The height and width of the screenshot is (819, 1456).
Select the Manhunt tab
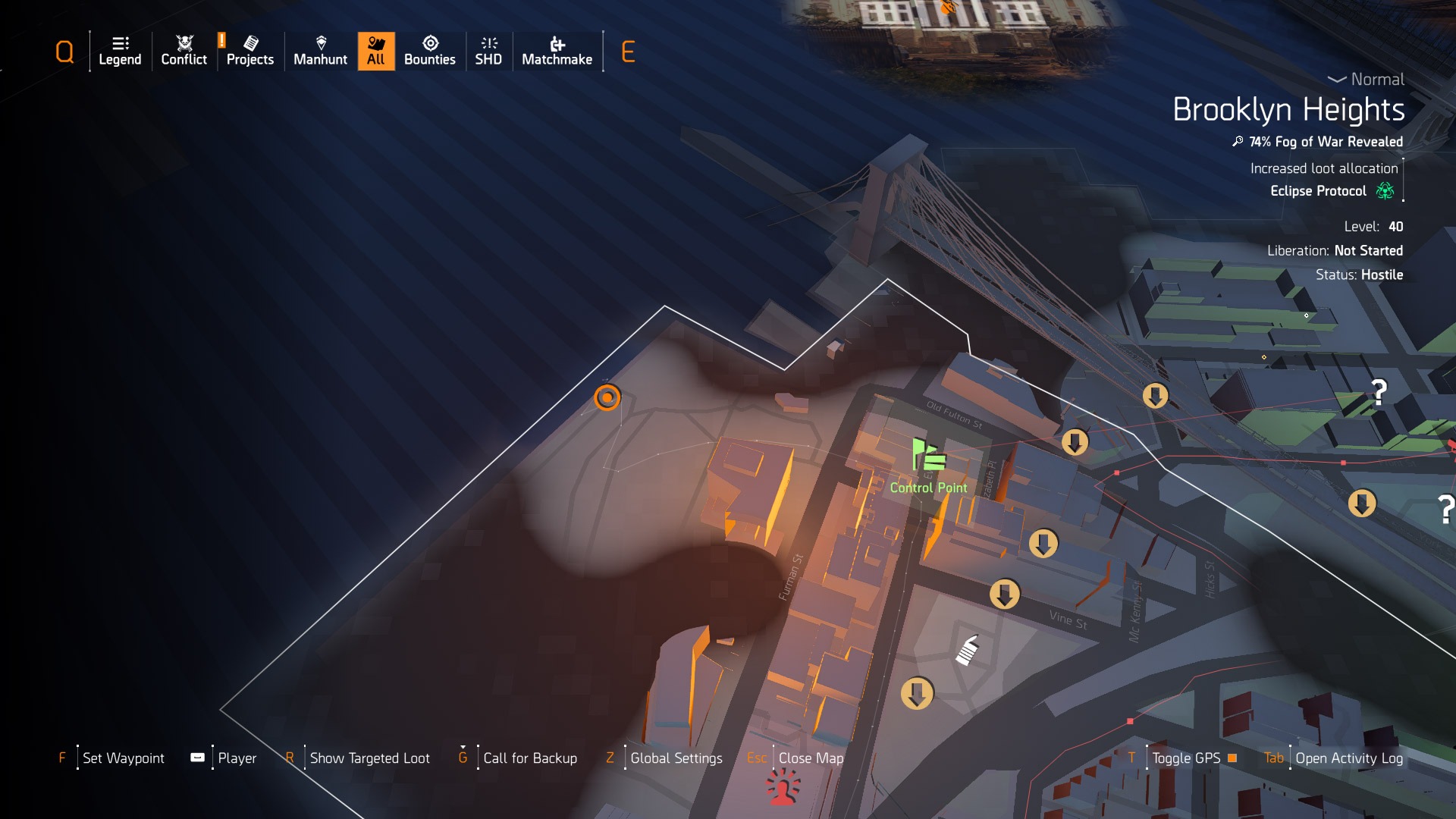click(x=320, y=51)
